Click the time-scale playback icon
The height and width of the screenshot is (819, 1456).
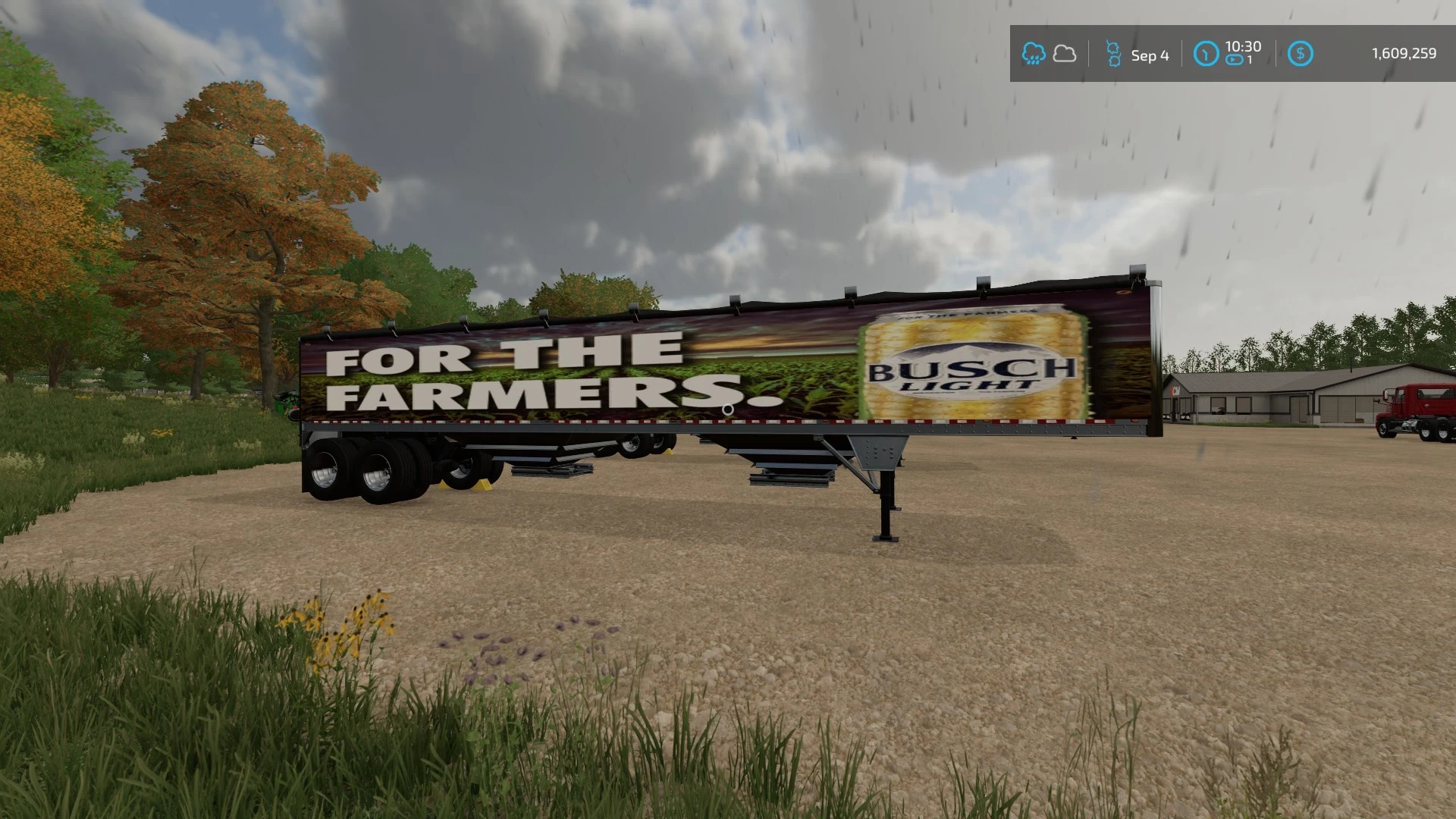click(x=1235, y=59)
